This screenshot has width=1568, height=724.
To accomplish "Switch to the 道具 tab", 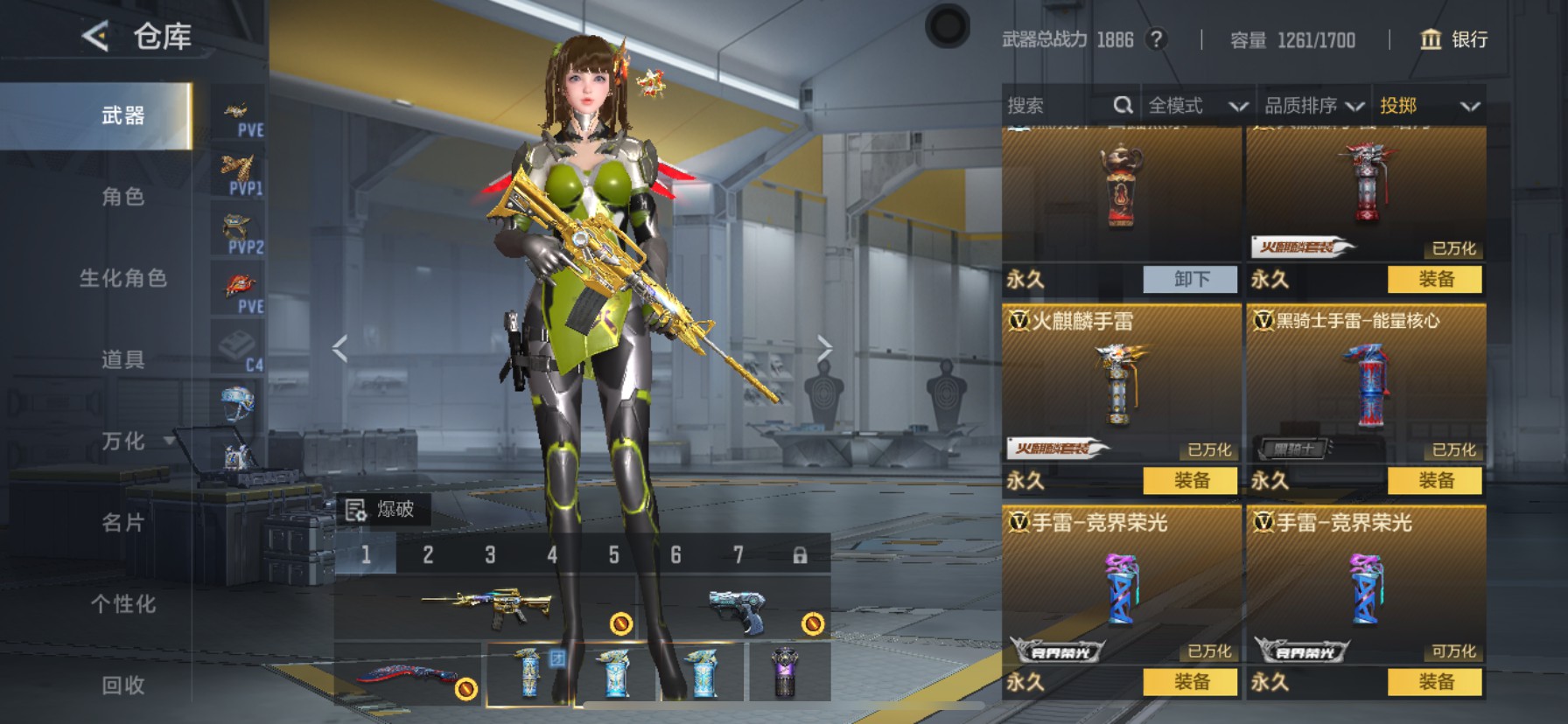I will pyautogui.click(x=122, y=359).
